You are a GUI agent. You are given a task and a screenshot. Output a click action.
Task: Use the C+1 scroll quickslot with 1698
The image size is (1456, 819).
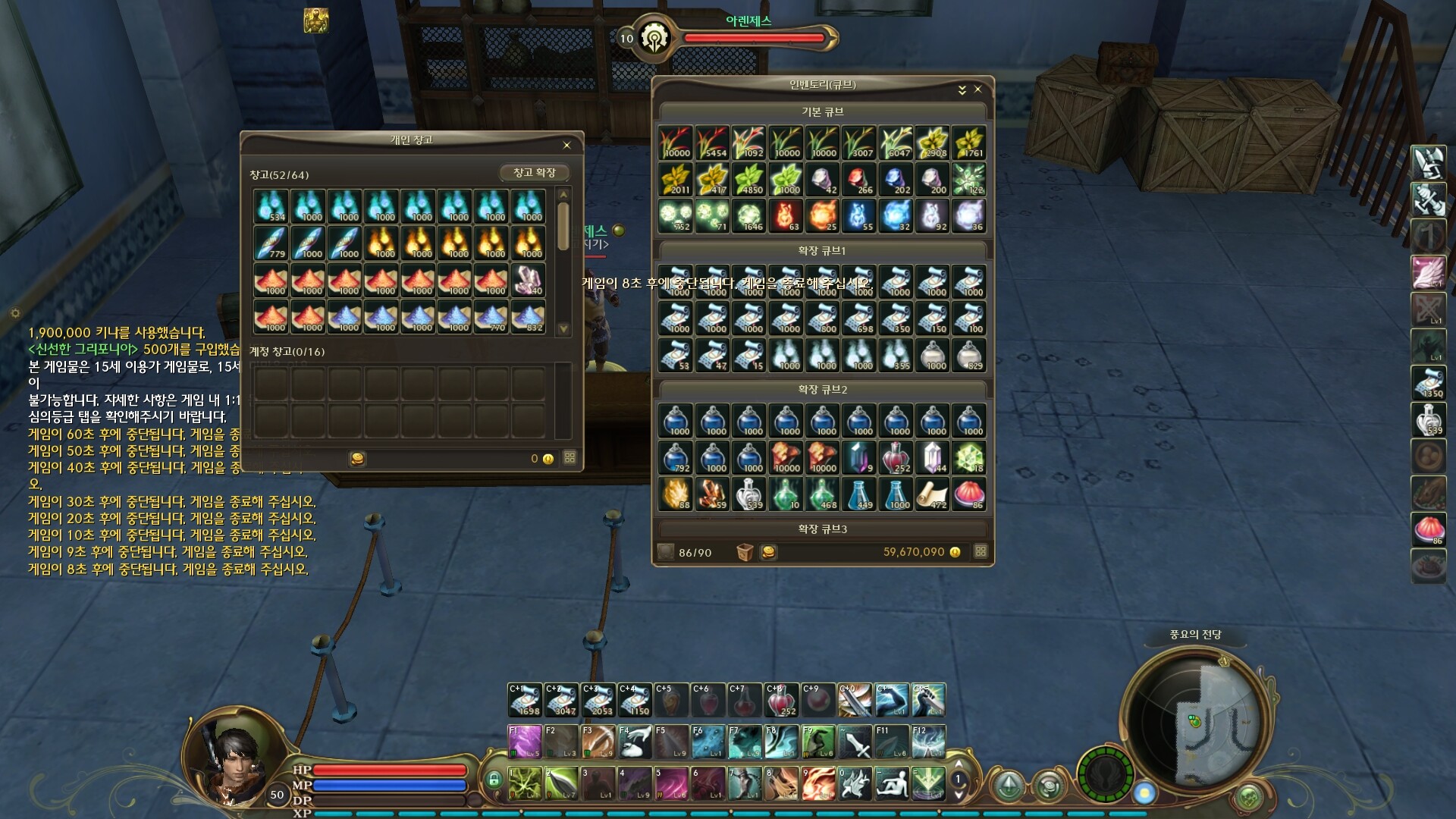coord(525,700)
